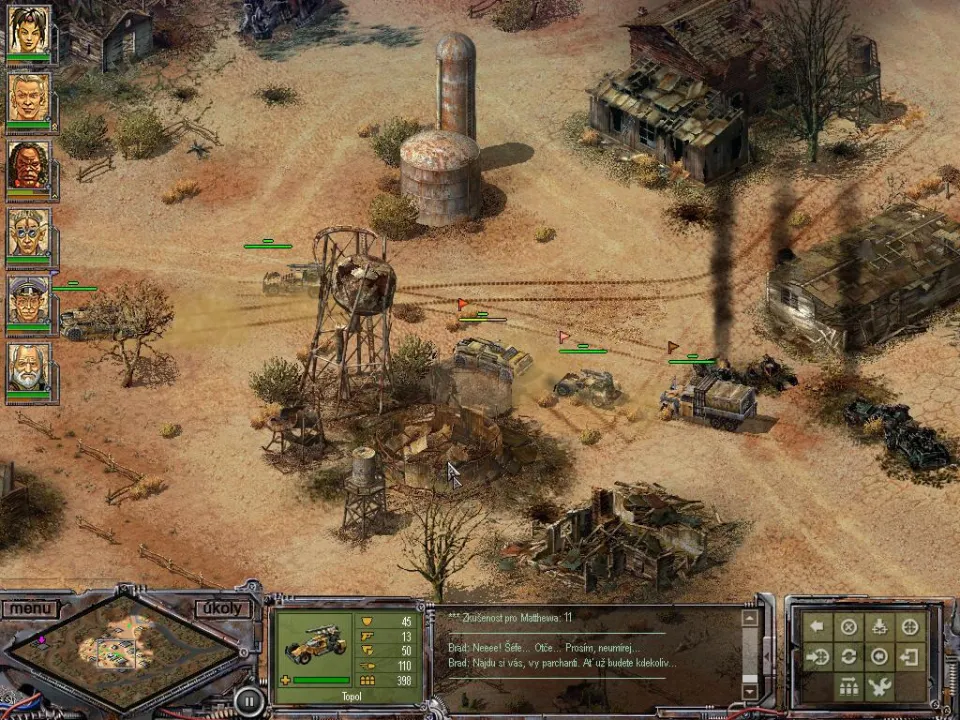Select the goggles-wearing hero portrait
This screenshot has width=960, height=720.
[28, 232]
